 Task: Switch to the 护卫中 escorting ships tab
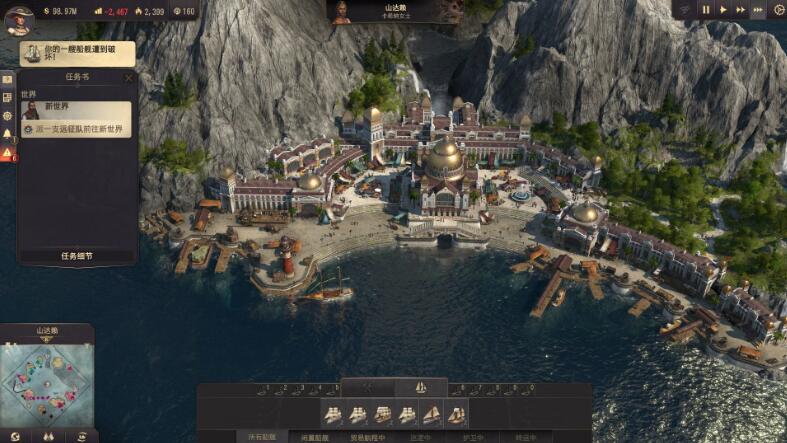(471, 437)
